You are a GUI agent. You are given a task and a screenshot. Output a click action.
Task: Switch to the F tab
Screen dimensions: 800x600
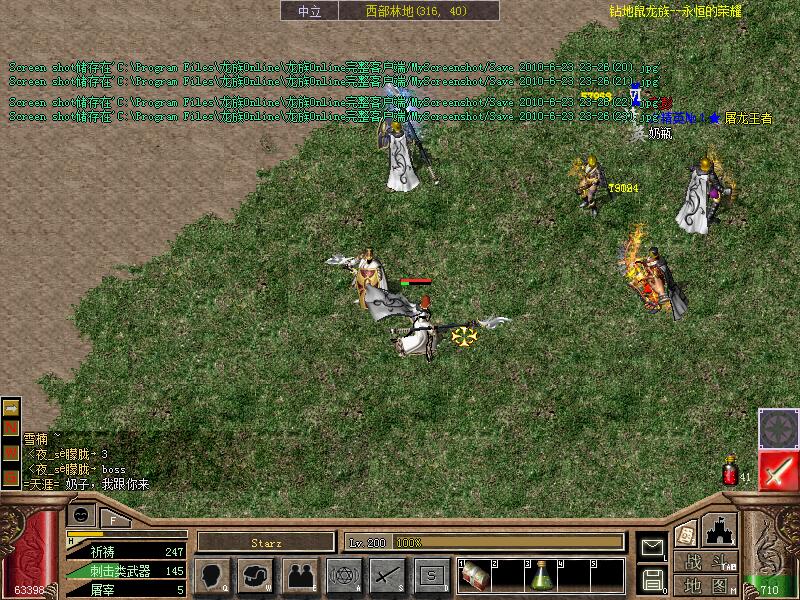coord(114,519)
